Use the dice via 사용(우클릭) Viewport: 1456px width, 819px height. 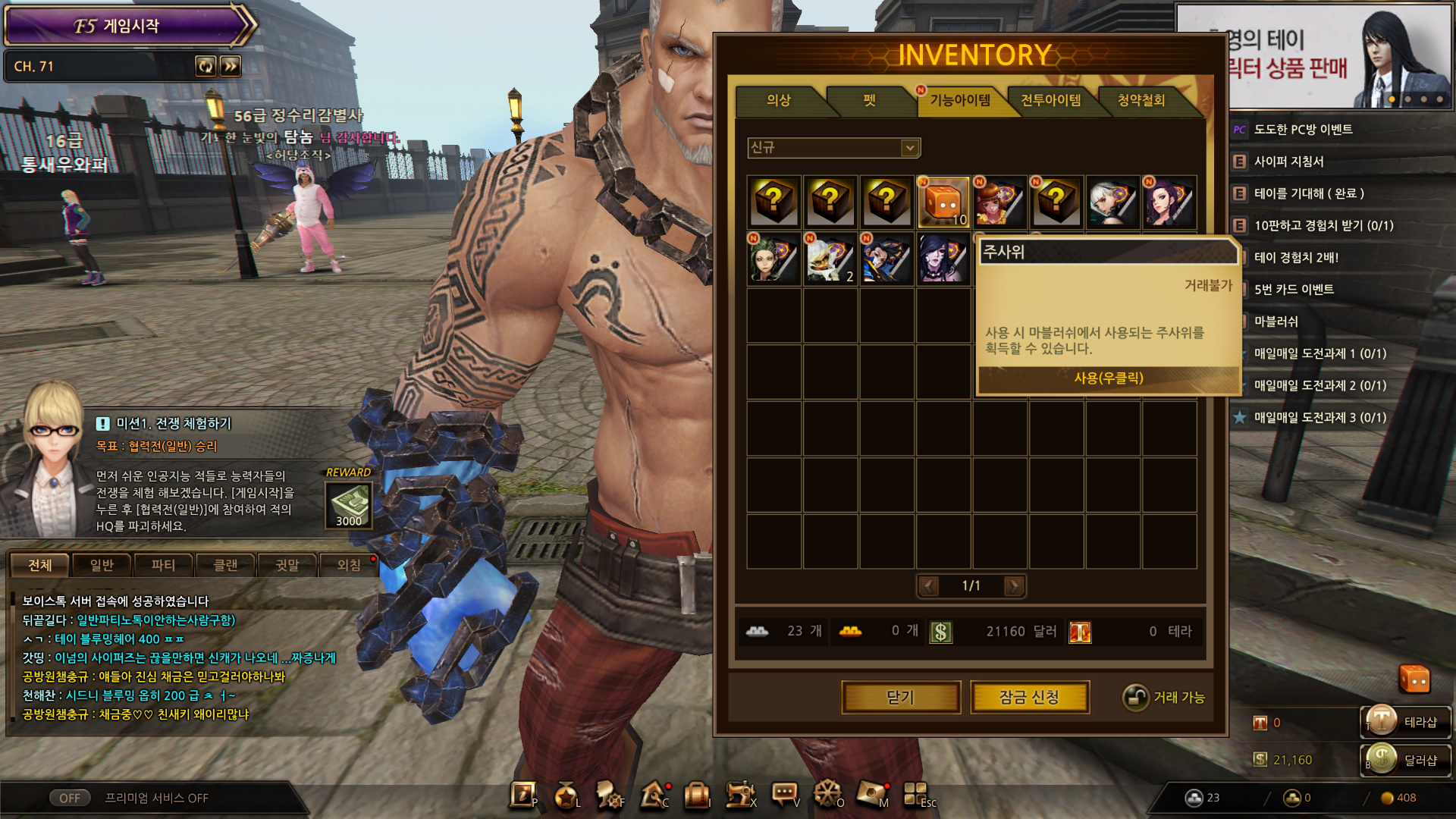1108,378
